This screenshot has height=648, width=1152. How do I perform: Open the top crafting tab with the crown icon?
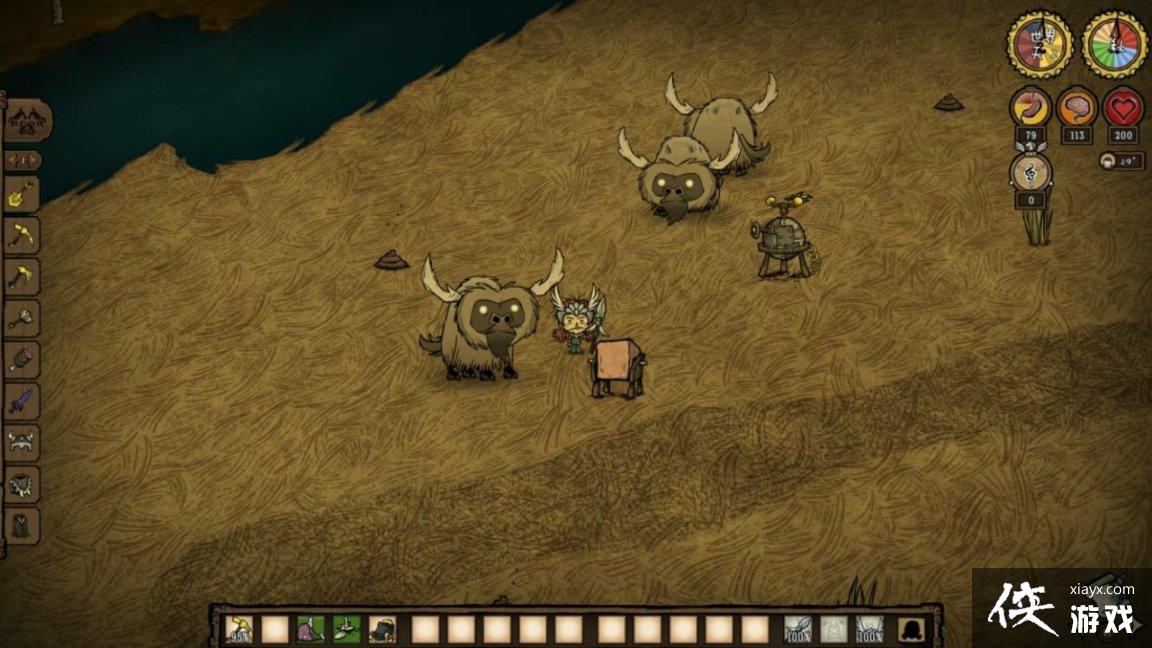coord(27,121)
